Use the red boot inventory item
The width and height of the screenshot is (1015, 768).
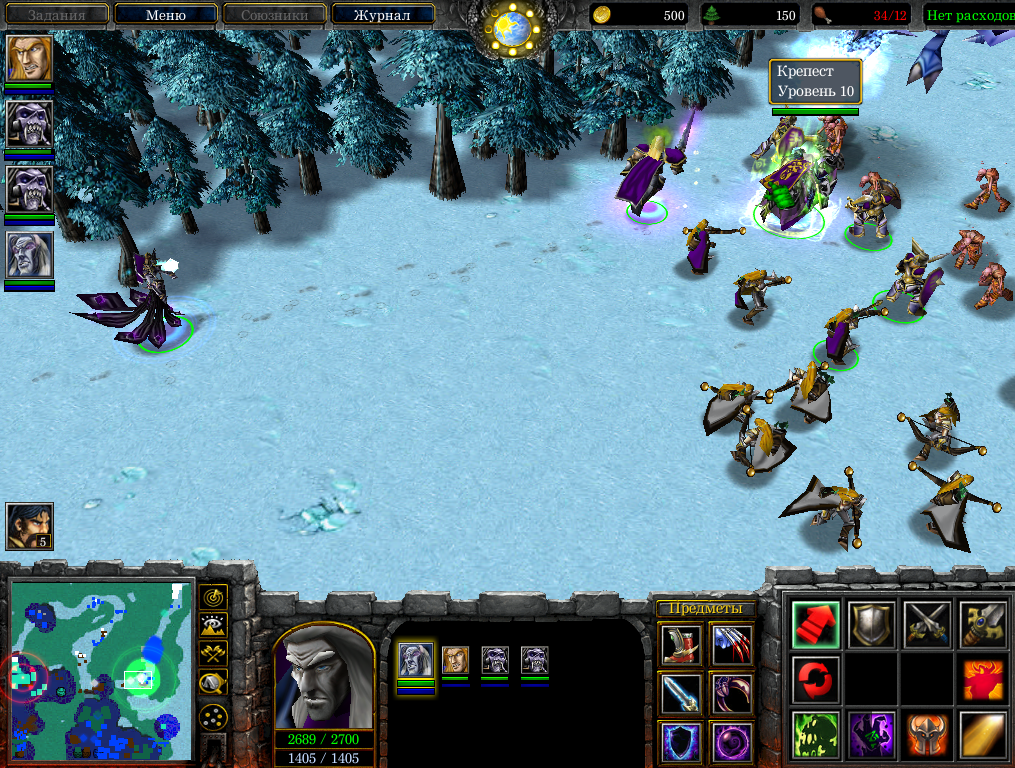[x=682, y=646]
